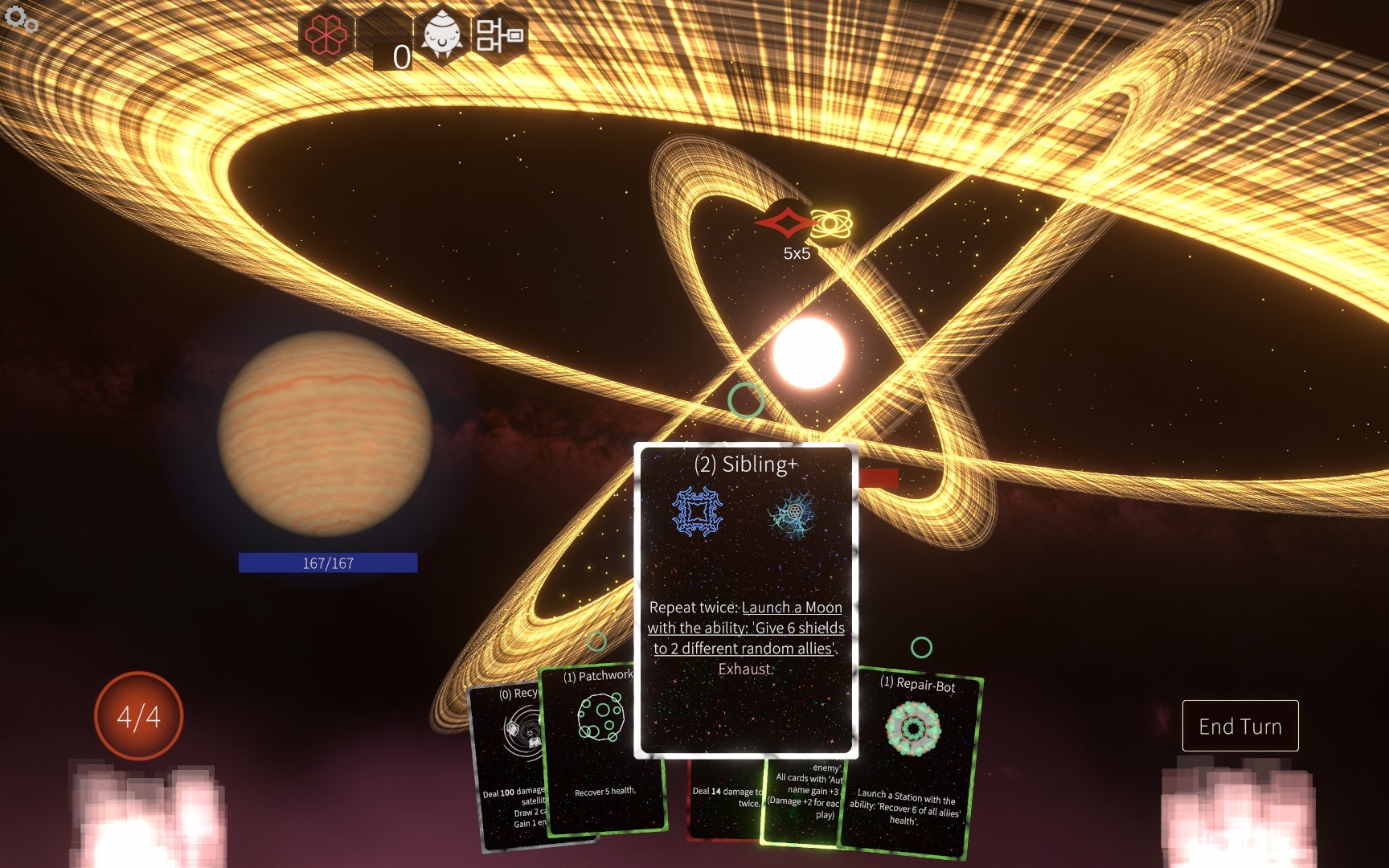
Task: Click the red hexagon flower icon
Action: 326,35
